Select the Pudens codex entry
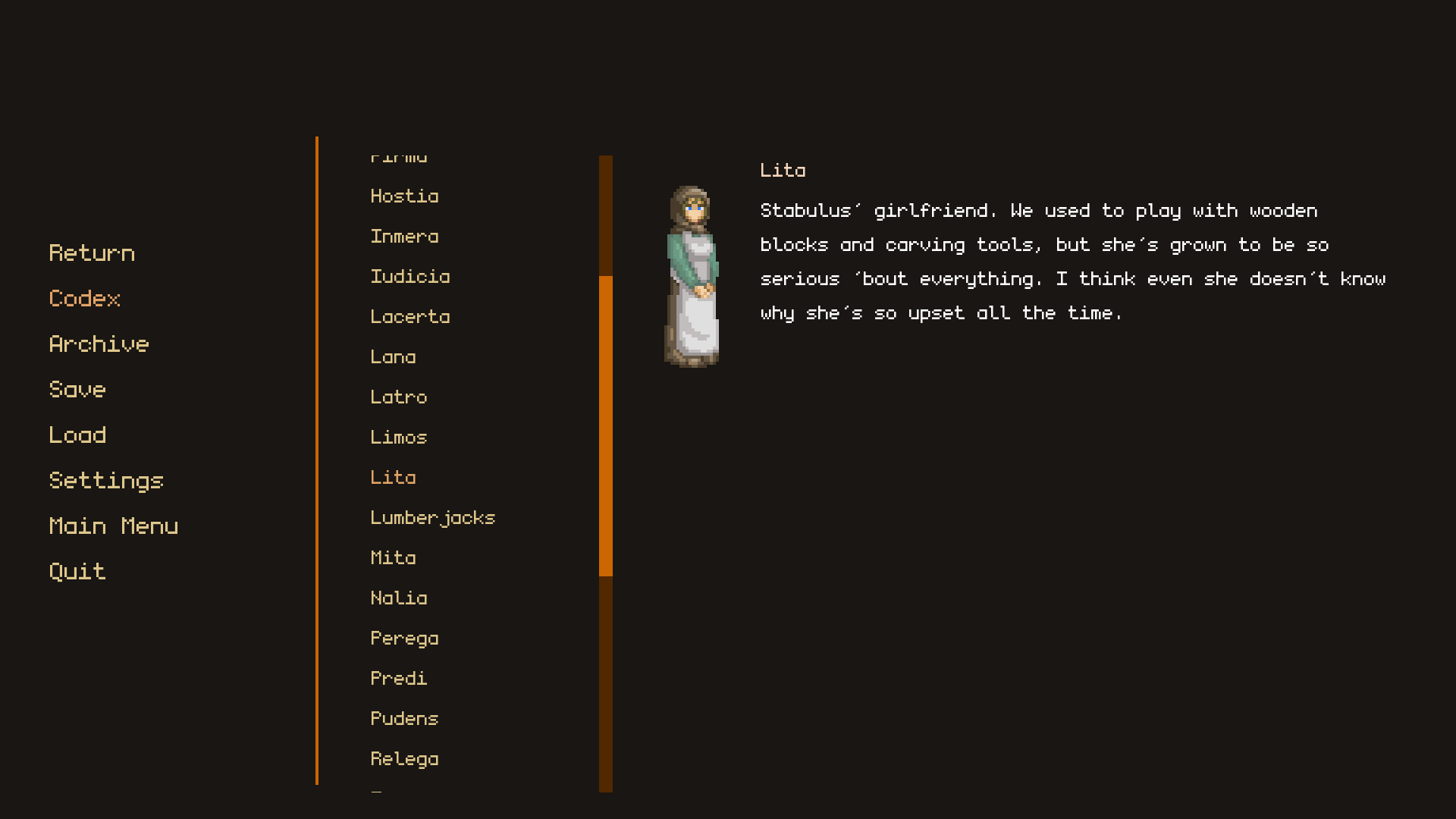1456x819 pixels. point(404,718)
